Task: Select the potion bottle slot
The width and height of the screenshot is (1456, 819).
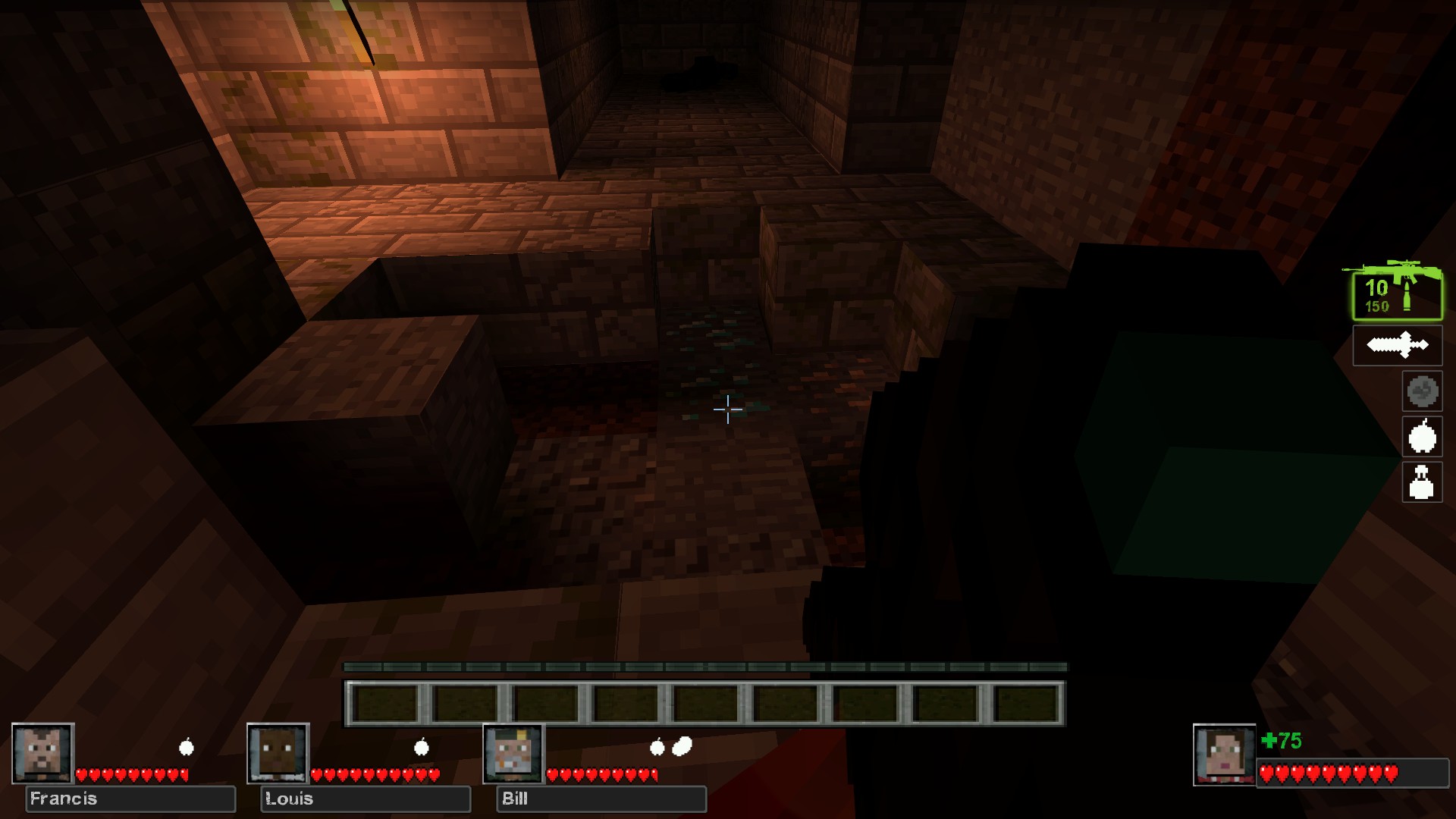Action: (1422, 482)
